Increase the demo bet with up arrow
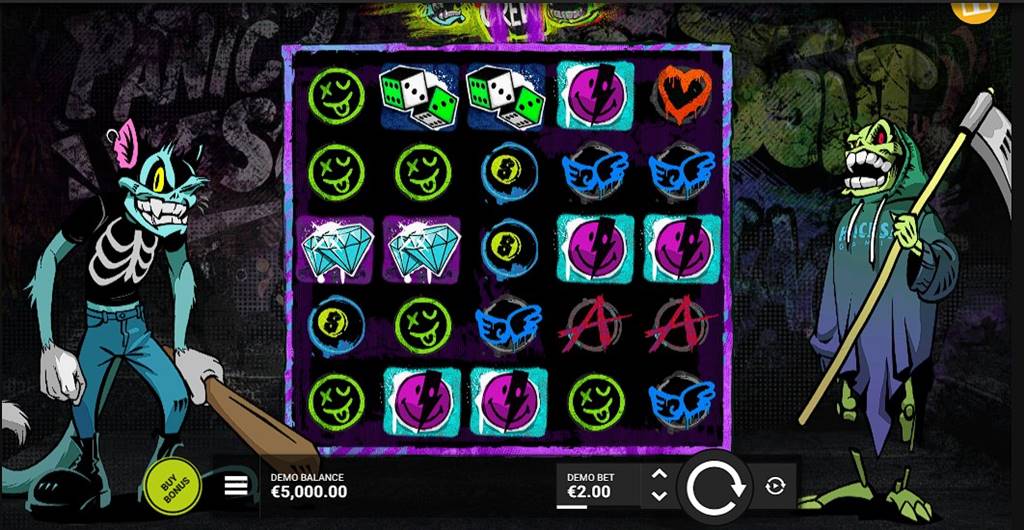This screenshot has width=1024, height=530. coord(658,476)
